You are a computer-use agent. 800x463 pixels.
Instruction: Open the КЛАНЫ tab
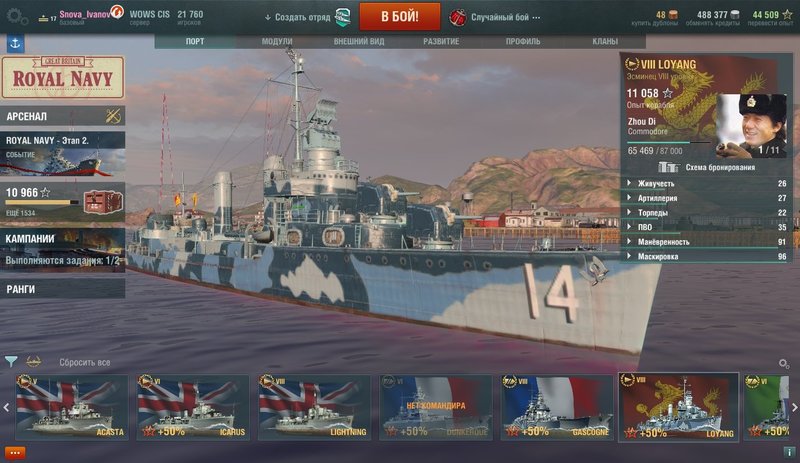pyautogui.click(x=604, y=42)
